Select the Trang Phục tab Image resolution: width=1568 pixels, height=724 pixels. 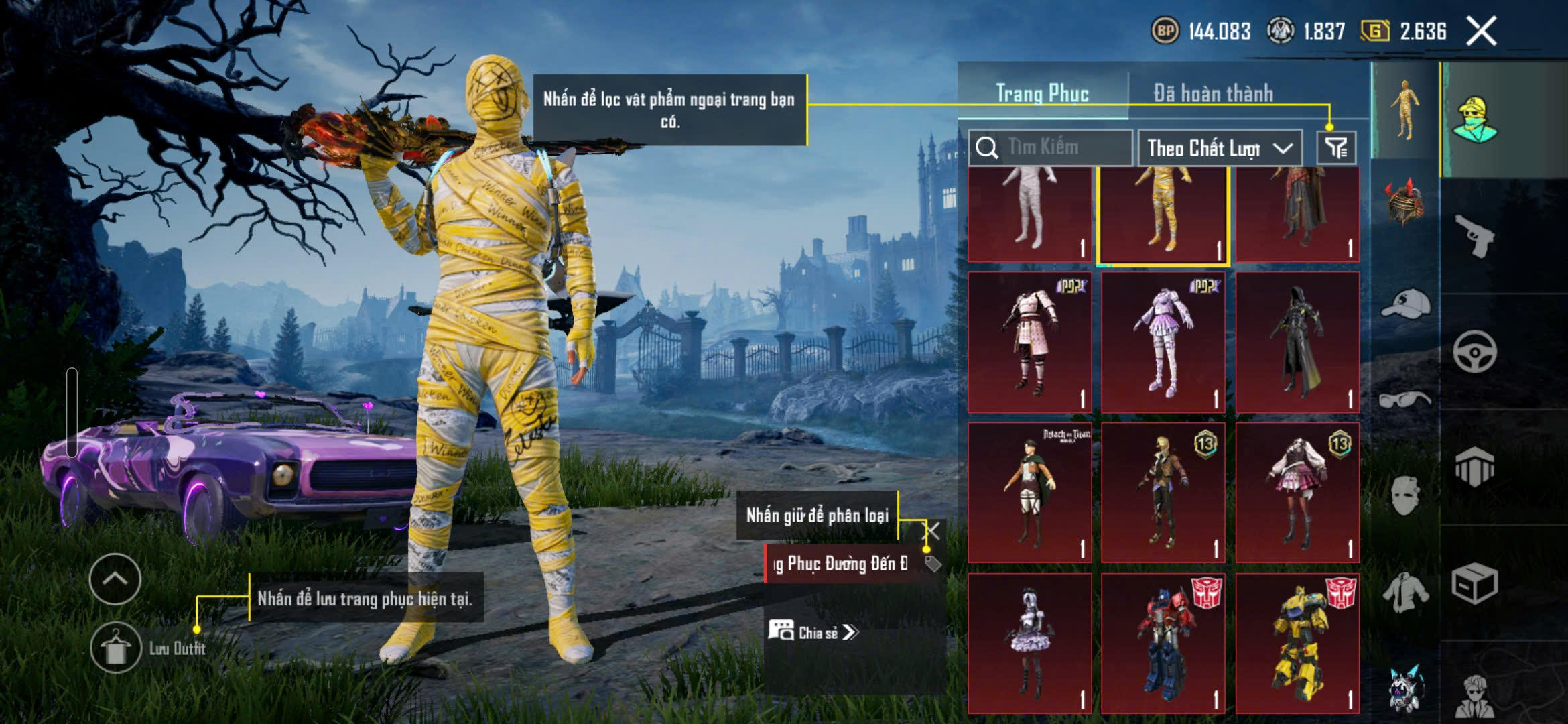coord(1042,93)
